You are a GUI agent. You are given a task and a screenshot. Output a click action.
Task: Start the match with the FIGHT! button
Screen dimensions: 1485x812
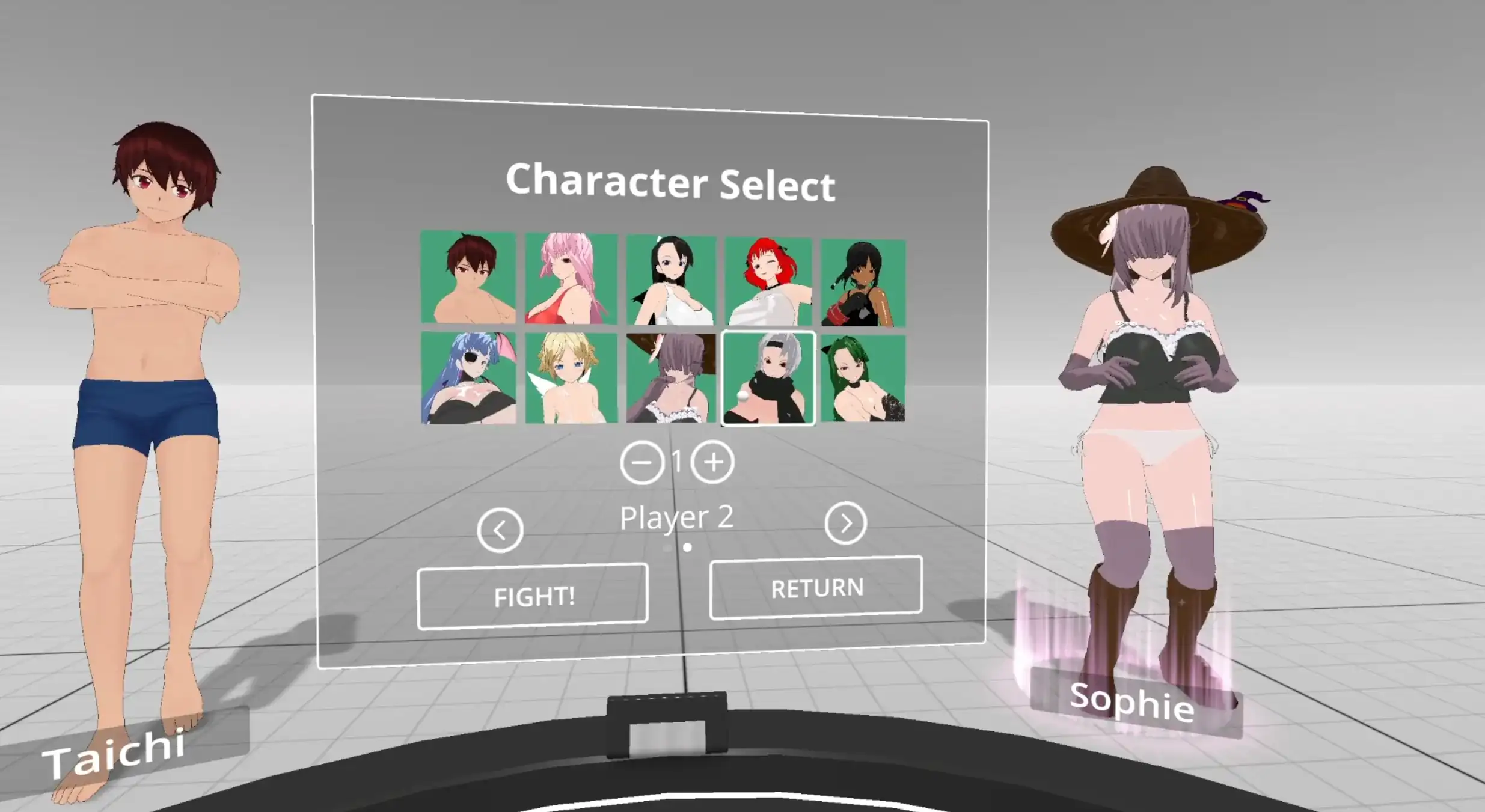pyautogui.click(x=533, y=596)
